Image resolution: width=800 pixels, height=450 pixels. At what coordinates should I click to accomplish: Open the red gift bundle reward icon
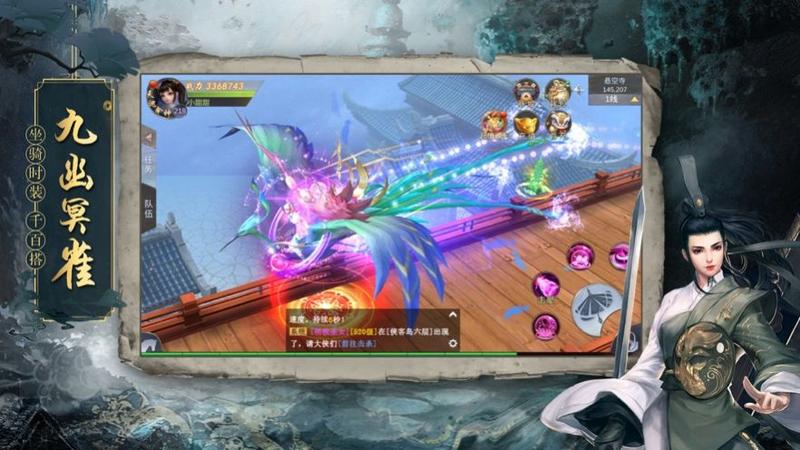[x=494, y=124]
